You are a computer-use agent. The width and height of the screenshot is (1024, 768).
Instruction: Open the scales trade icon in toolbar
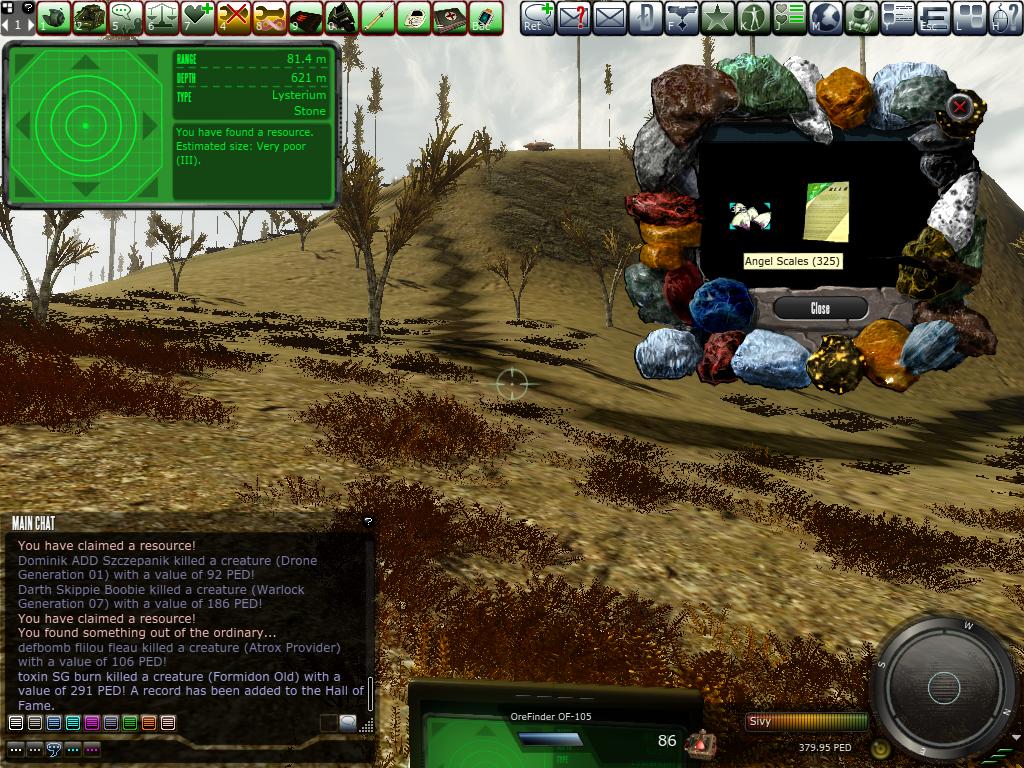(x=162, y=17)
